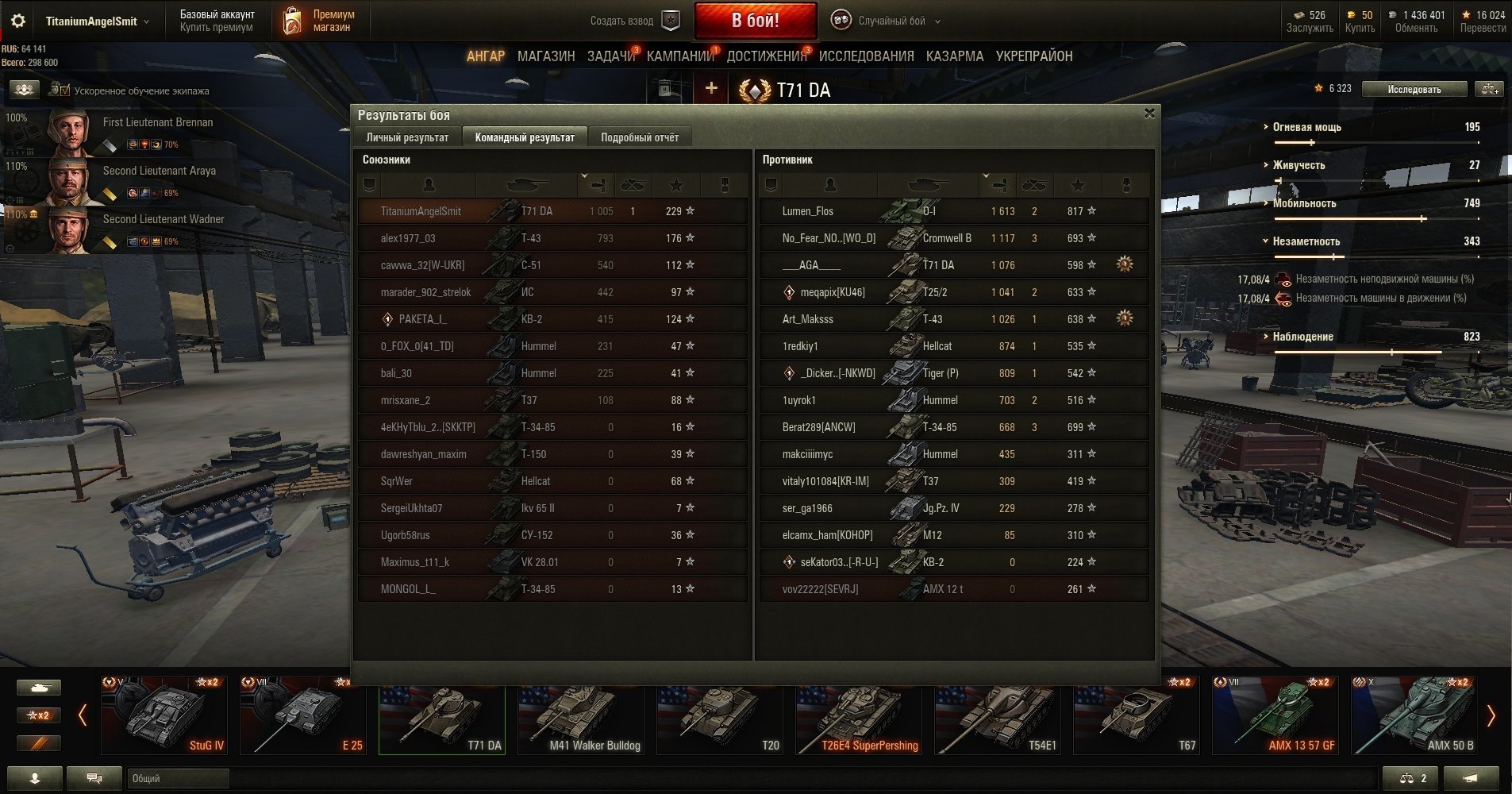
Task: Open the ДОСТИЖЕНИЯ section
Action: pyautogui.click(x=766, y=56)
